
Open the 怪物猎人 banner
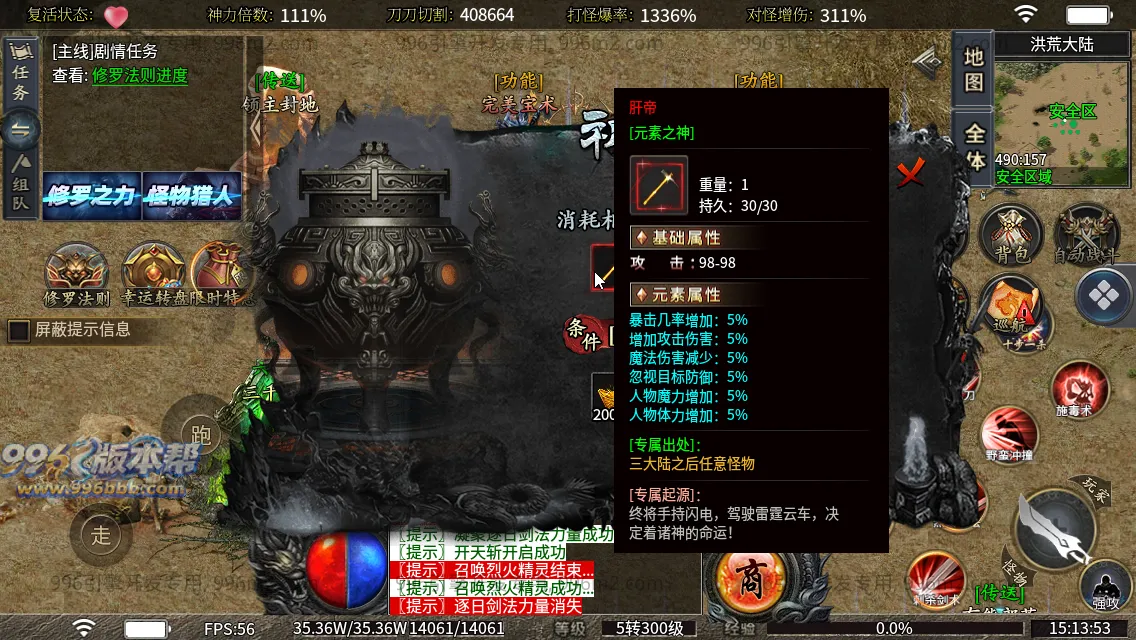click(x=191, y=195)
